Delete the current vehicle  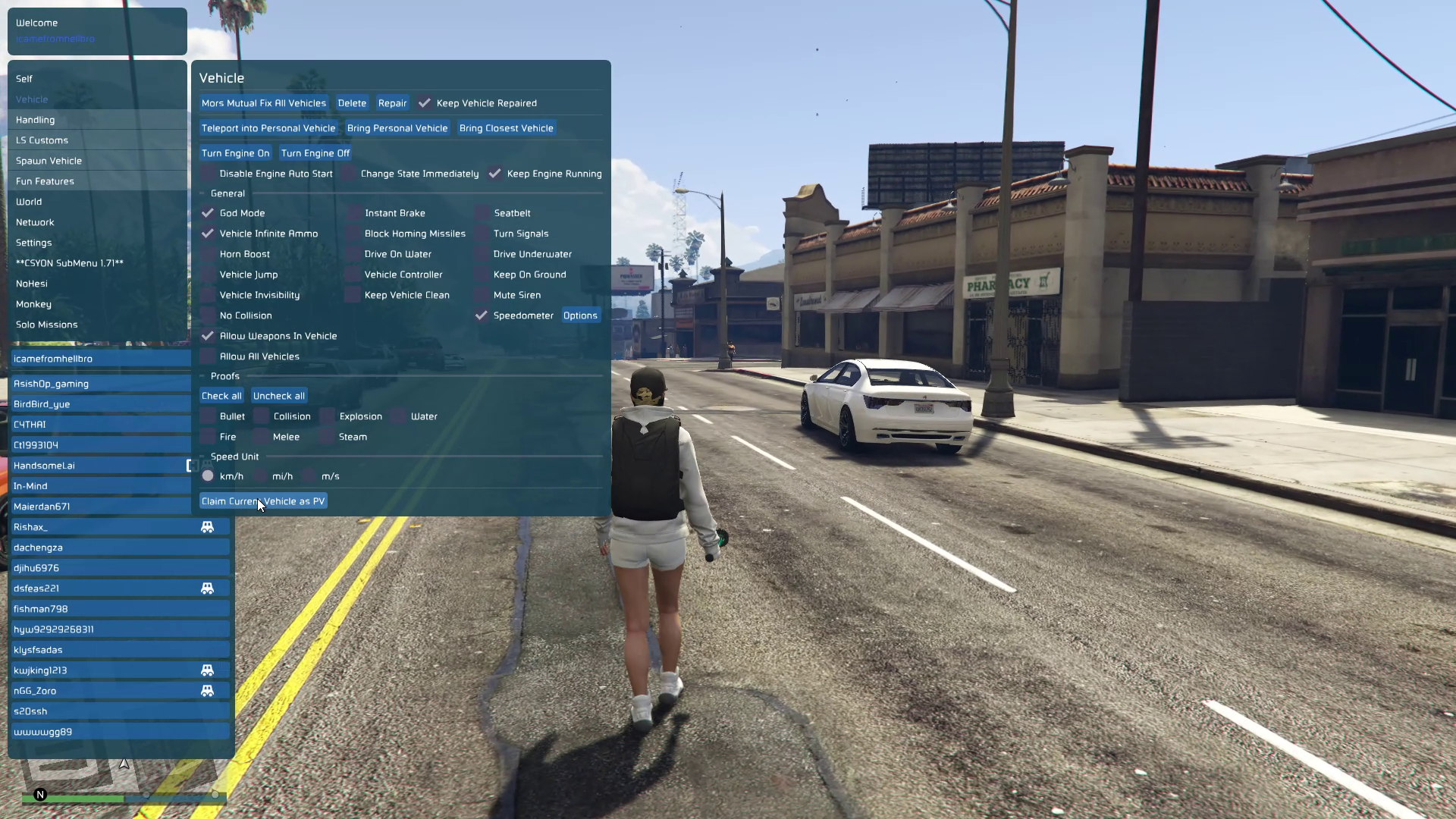point(352,103)
